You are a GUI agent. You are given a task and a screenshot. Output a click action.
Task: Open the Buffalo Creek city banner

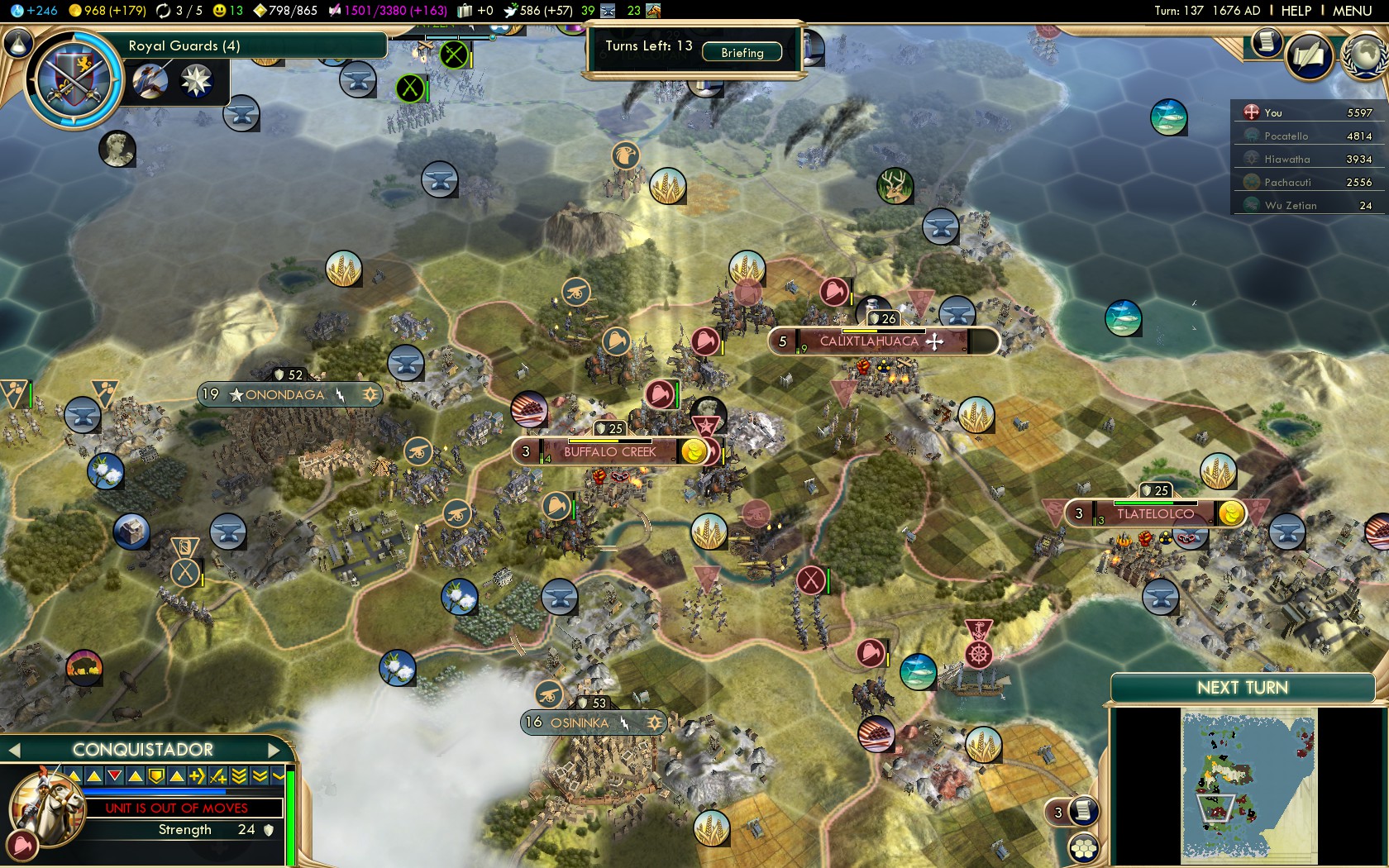tap(610, 452)
